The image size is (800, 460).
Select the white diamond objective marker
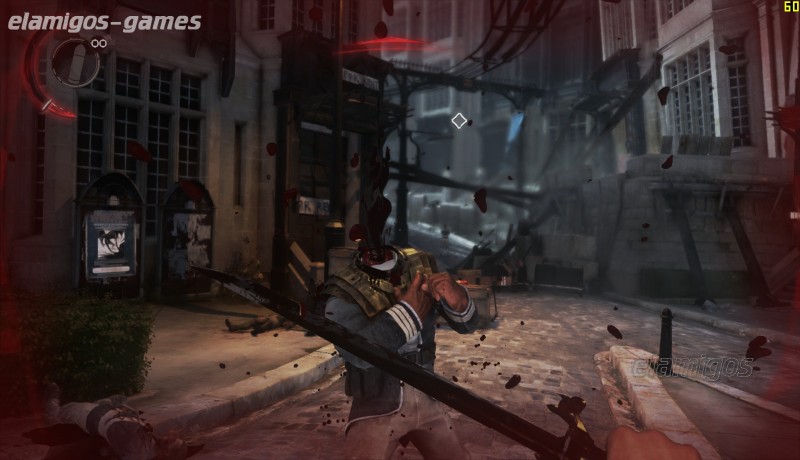[459, 121]
